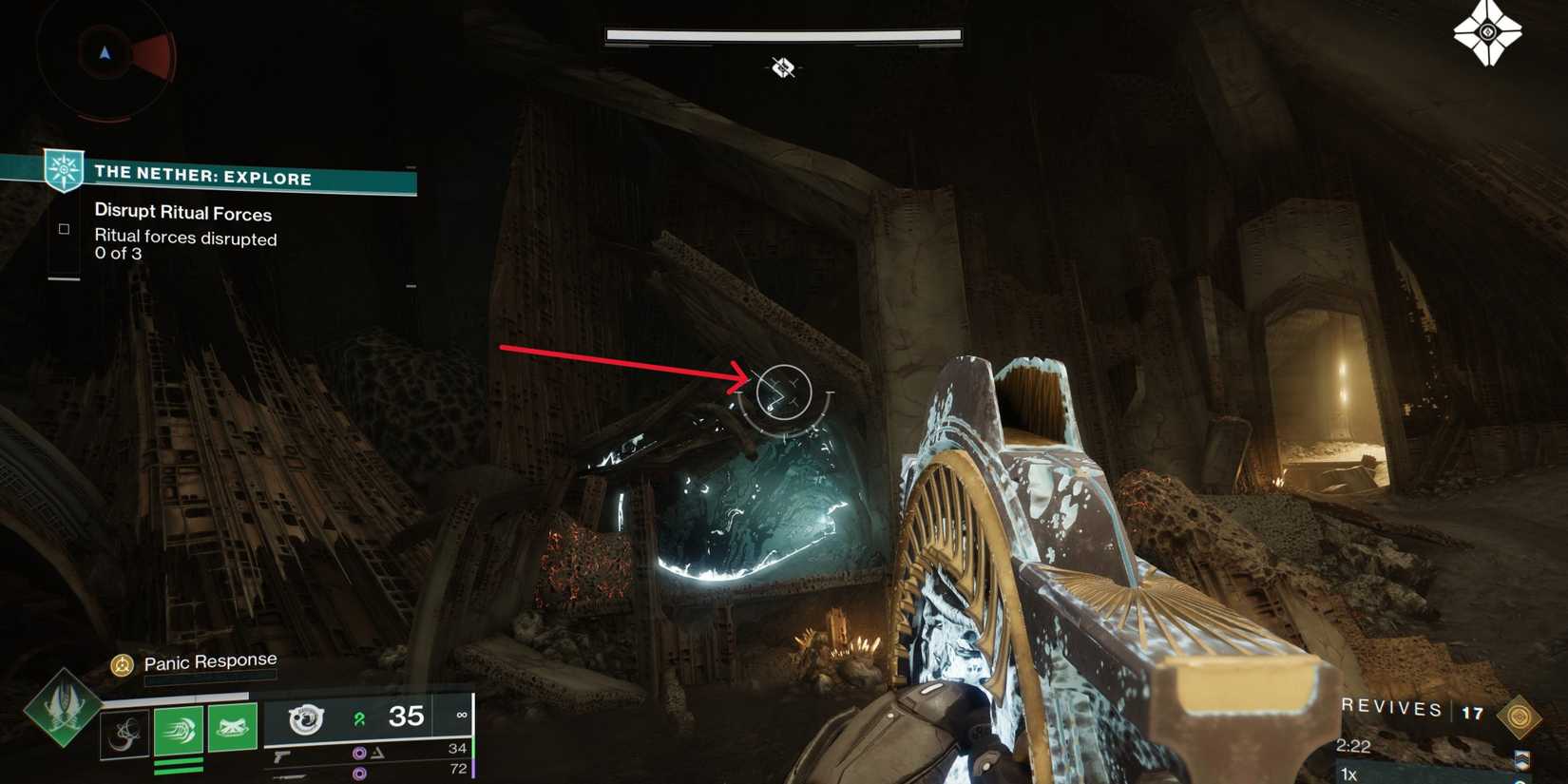Toggle the Disrupt Ritual Forces objective checkbox
This screenshot has height=784, width=1568.
coord(64,228)
